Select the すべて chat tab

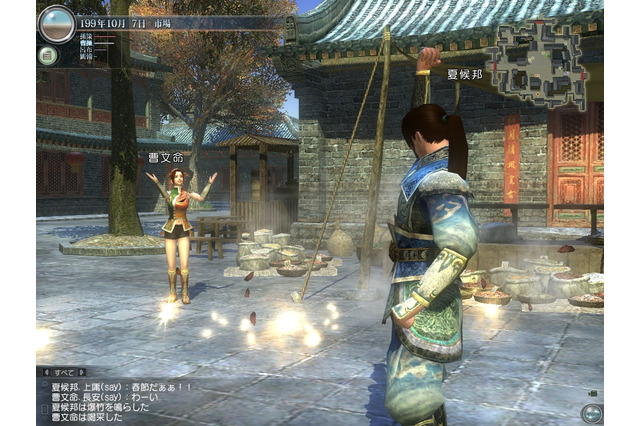pos(64,372)
